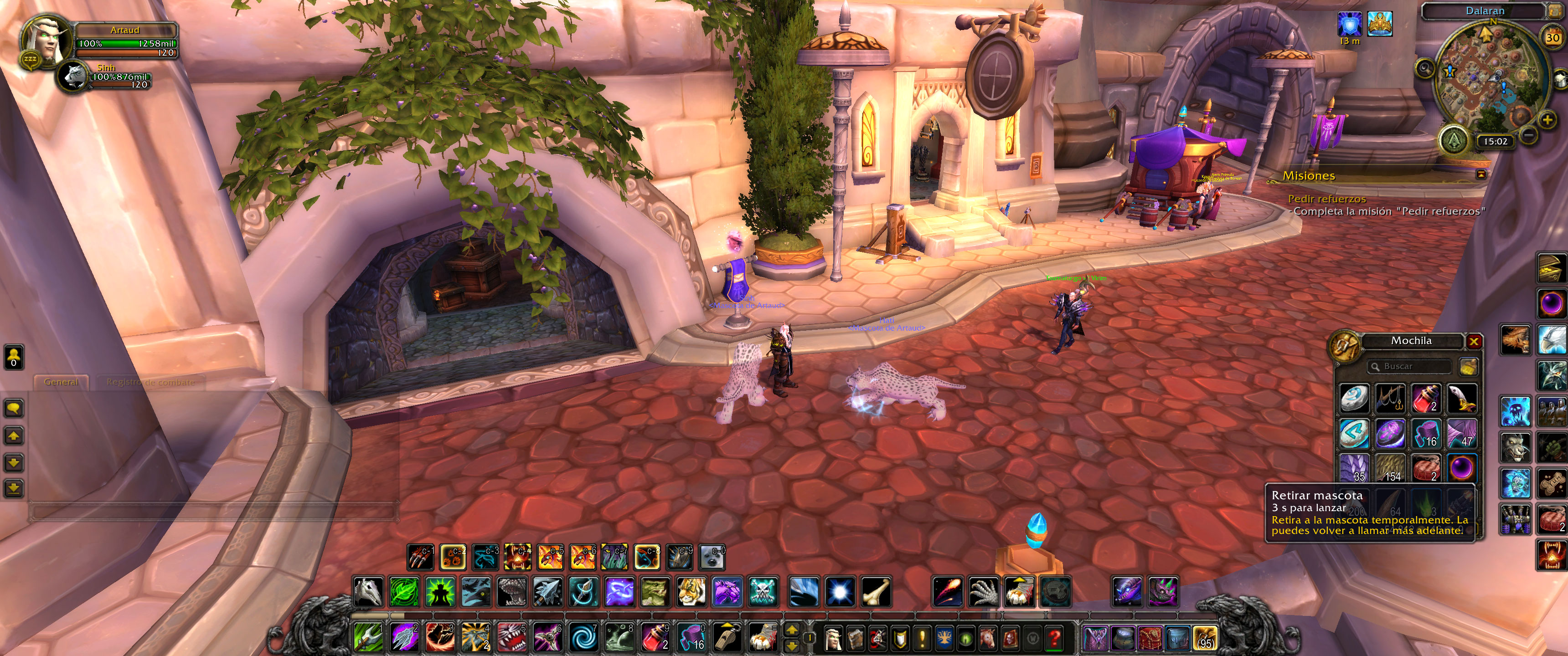Image resolution: width=1568 pixels, height=656 pixels.
Task: Open the General chat tab
Action: (61, 382)
